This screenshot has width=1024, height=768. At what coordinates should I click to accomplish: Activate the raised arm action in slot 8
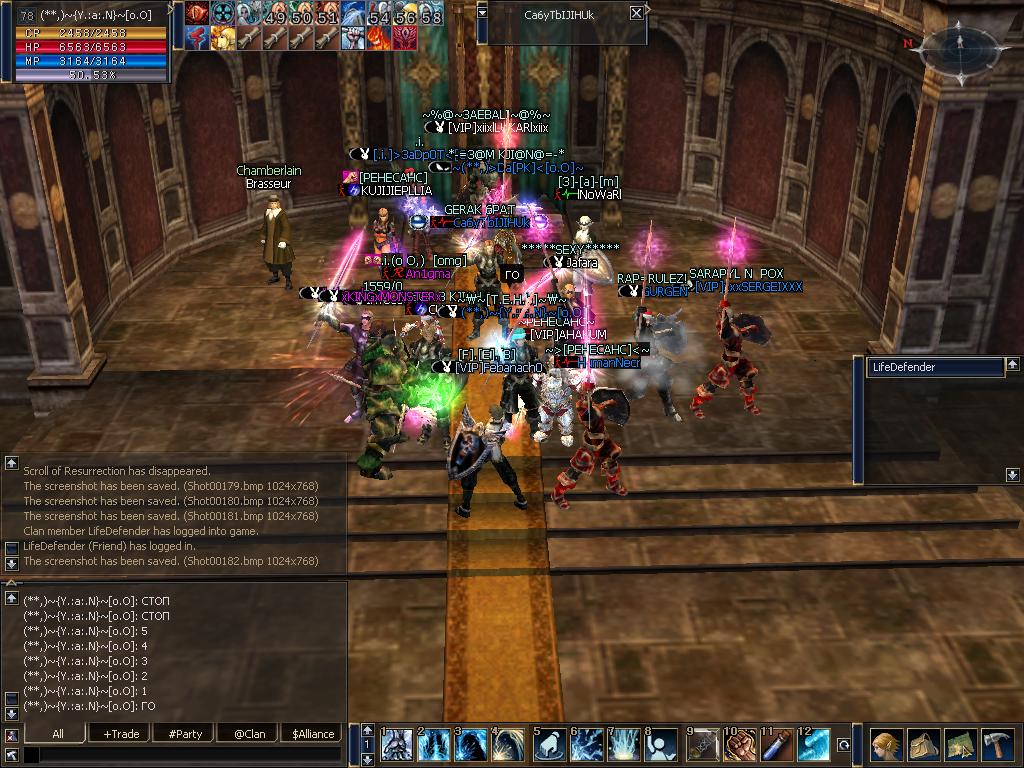click(x=663, y=746)
